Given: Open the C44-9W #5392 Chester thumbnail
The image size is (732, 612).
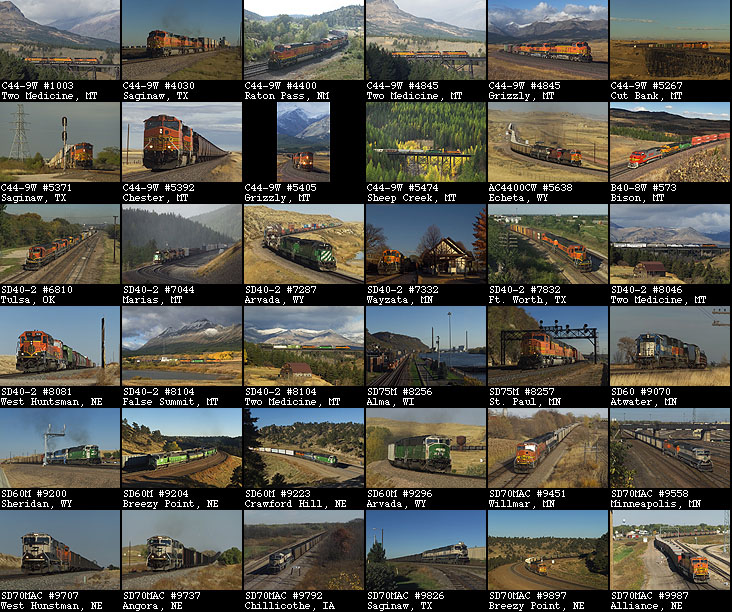Looking at the screenshot, I should tap(181, 142).
